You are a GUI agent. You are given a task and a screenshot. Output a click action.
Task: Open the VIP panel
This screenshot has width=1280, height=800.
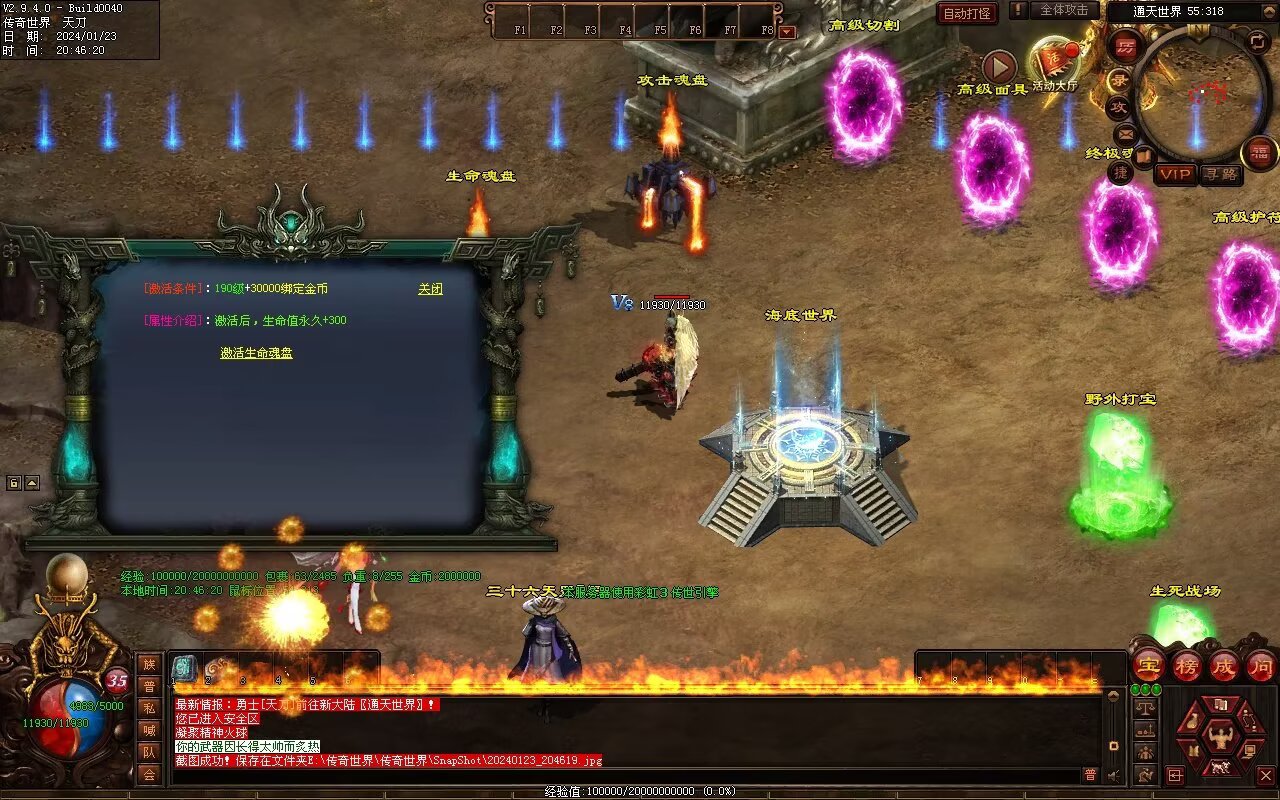pos(1175,174)
